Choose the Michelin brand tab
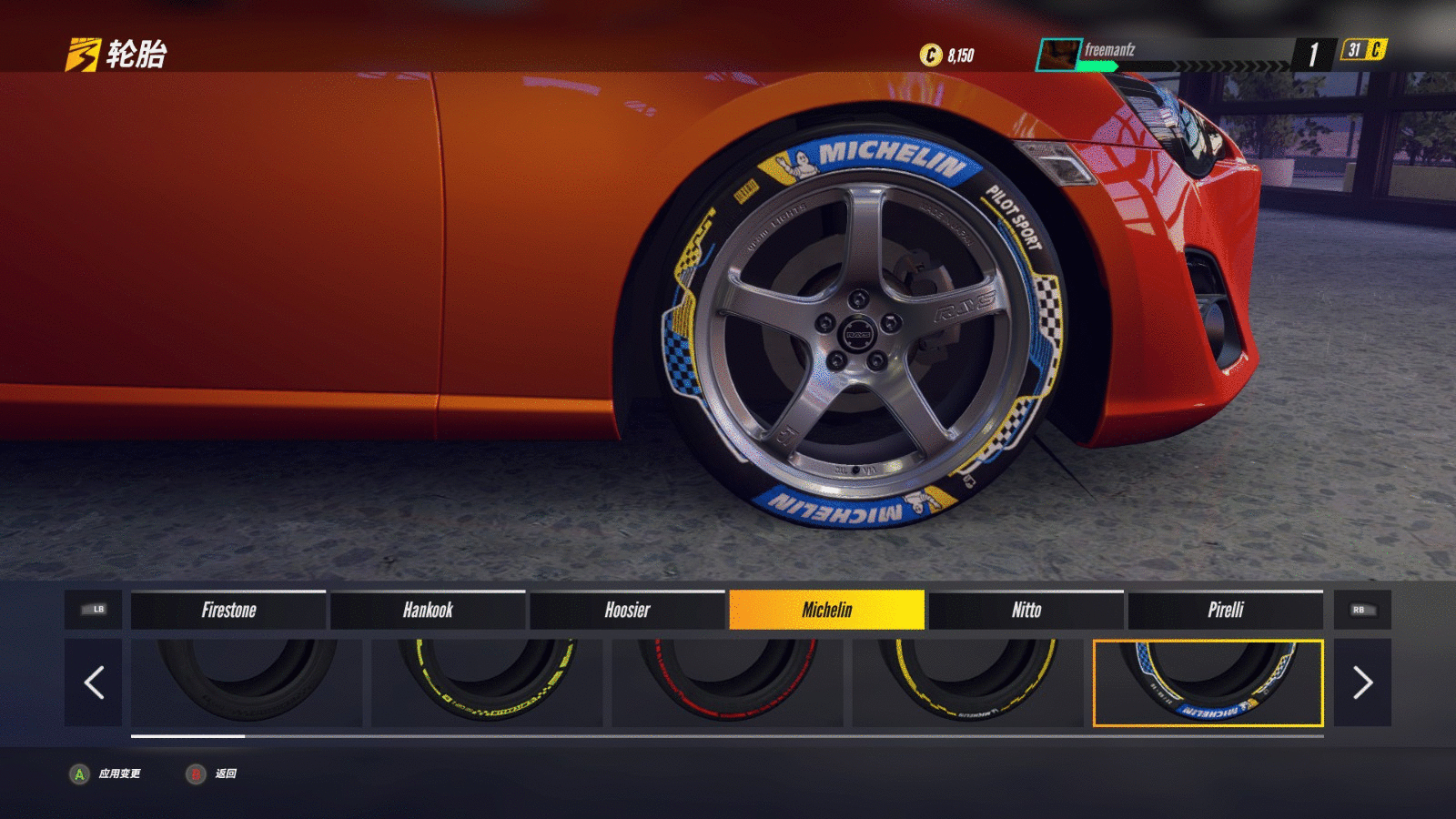The width and height of the screenshot is (1456, 819). click(826, 610)
